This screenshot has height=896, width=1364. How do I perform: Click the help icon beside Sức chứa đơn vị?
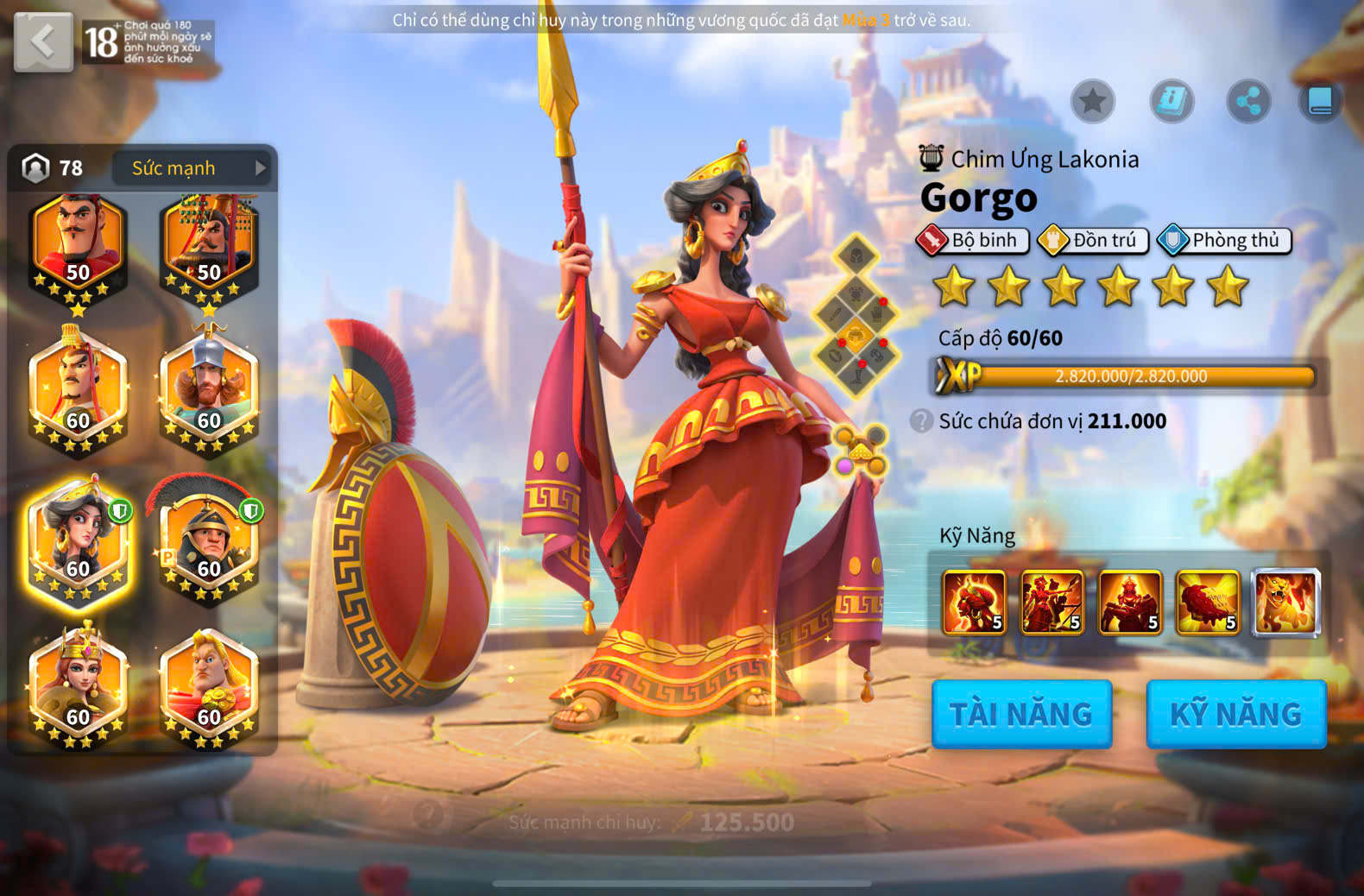pos(921,421)
